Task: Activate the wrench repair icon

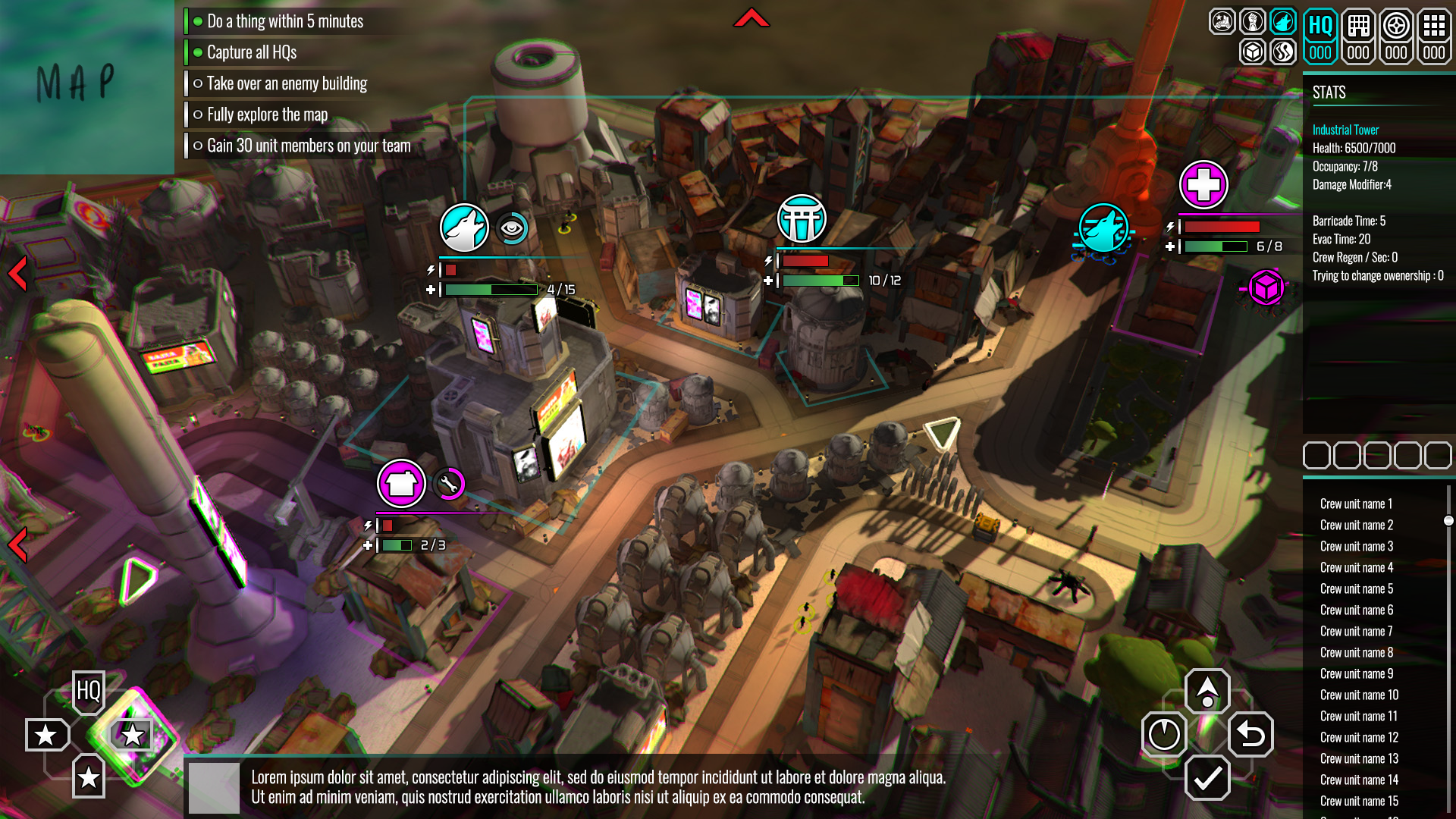Action: point(449,483)
